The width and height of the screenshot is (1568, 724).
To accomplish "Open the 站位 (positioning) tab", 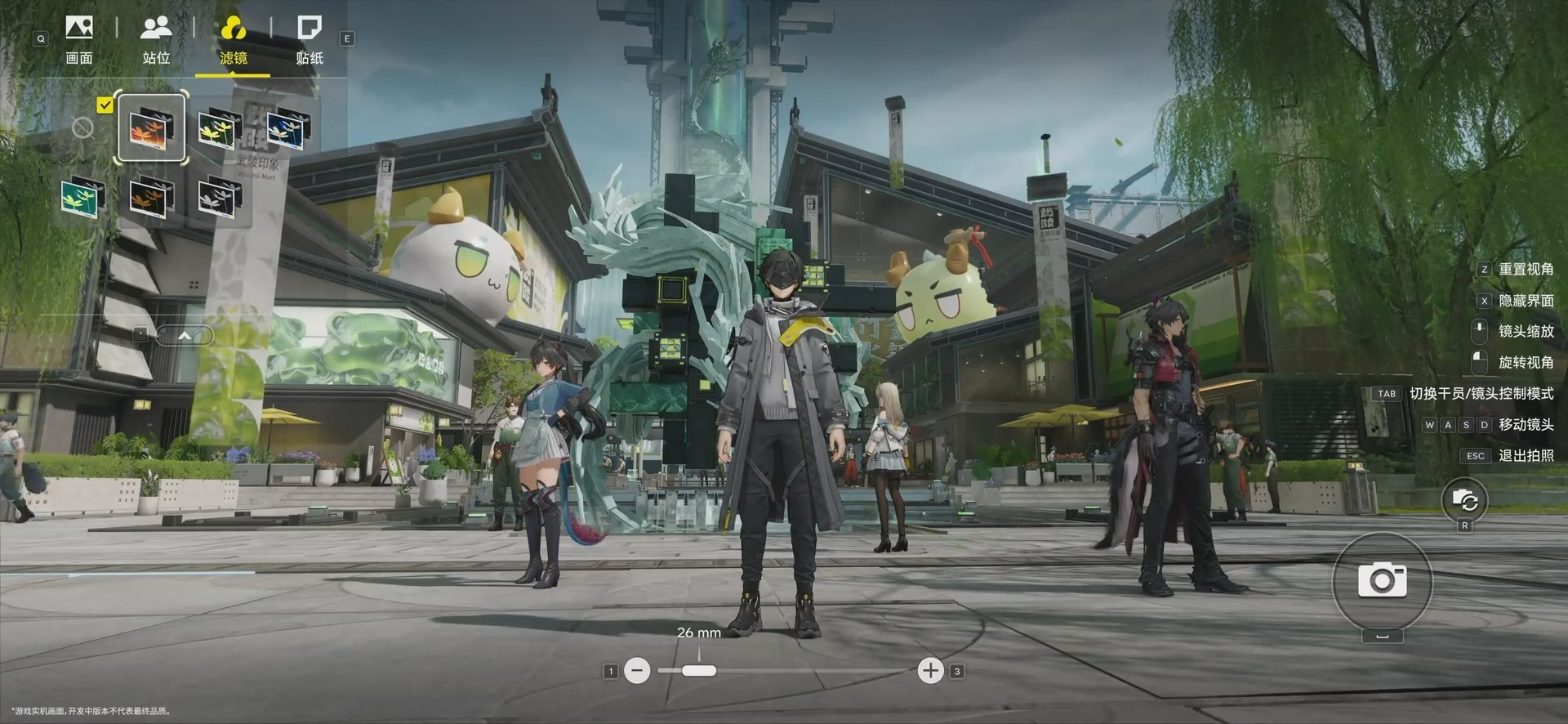I will 156,40.
